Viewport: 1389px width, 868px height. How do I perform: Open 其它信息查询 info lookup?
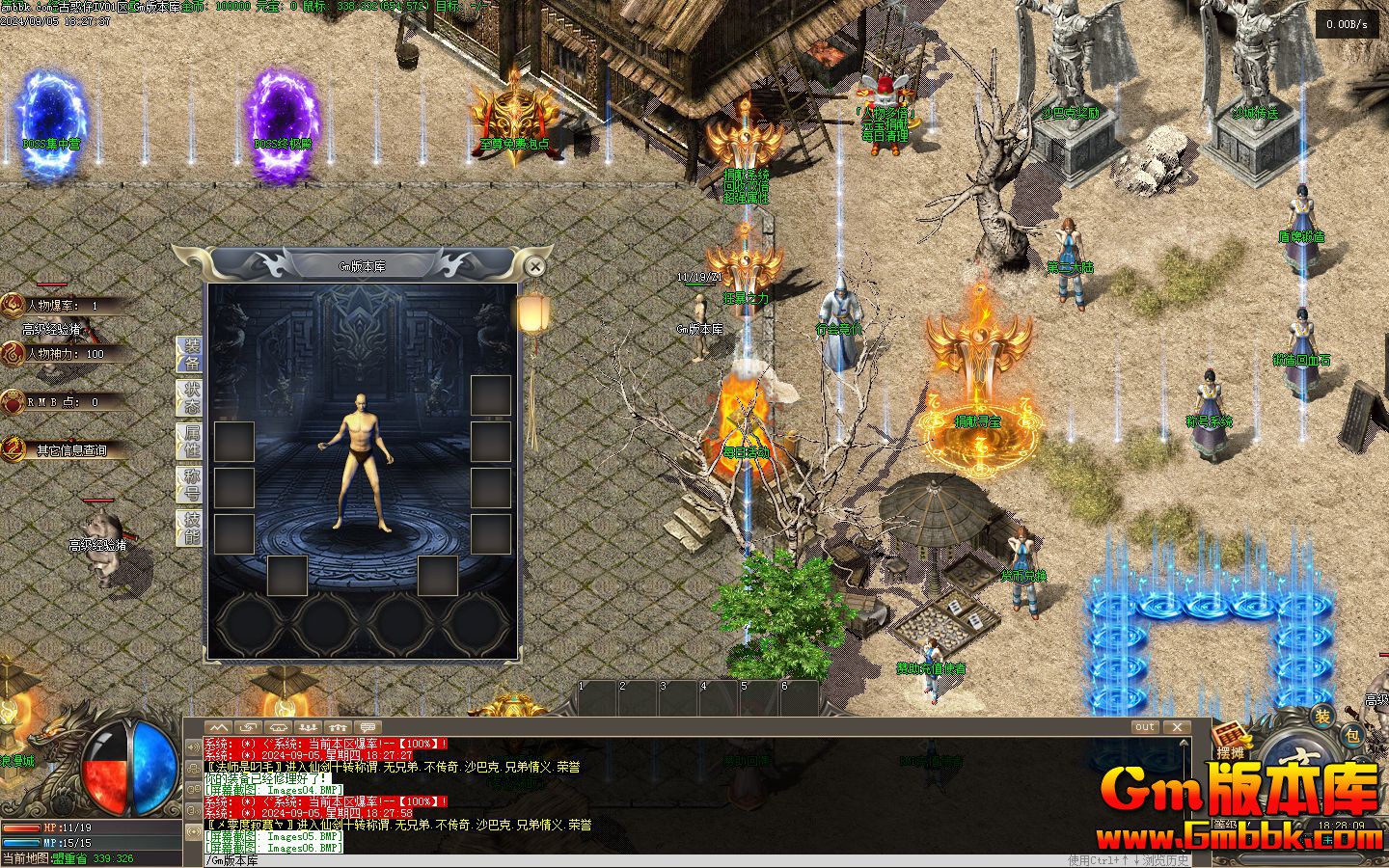(70, 450)
